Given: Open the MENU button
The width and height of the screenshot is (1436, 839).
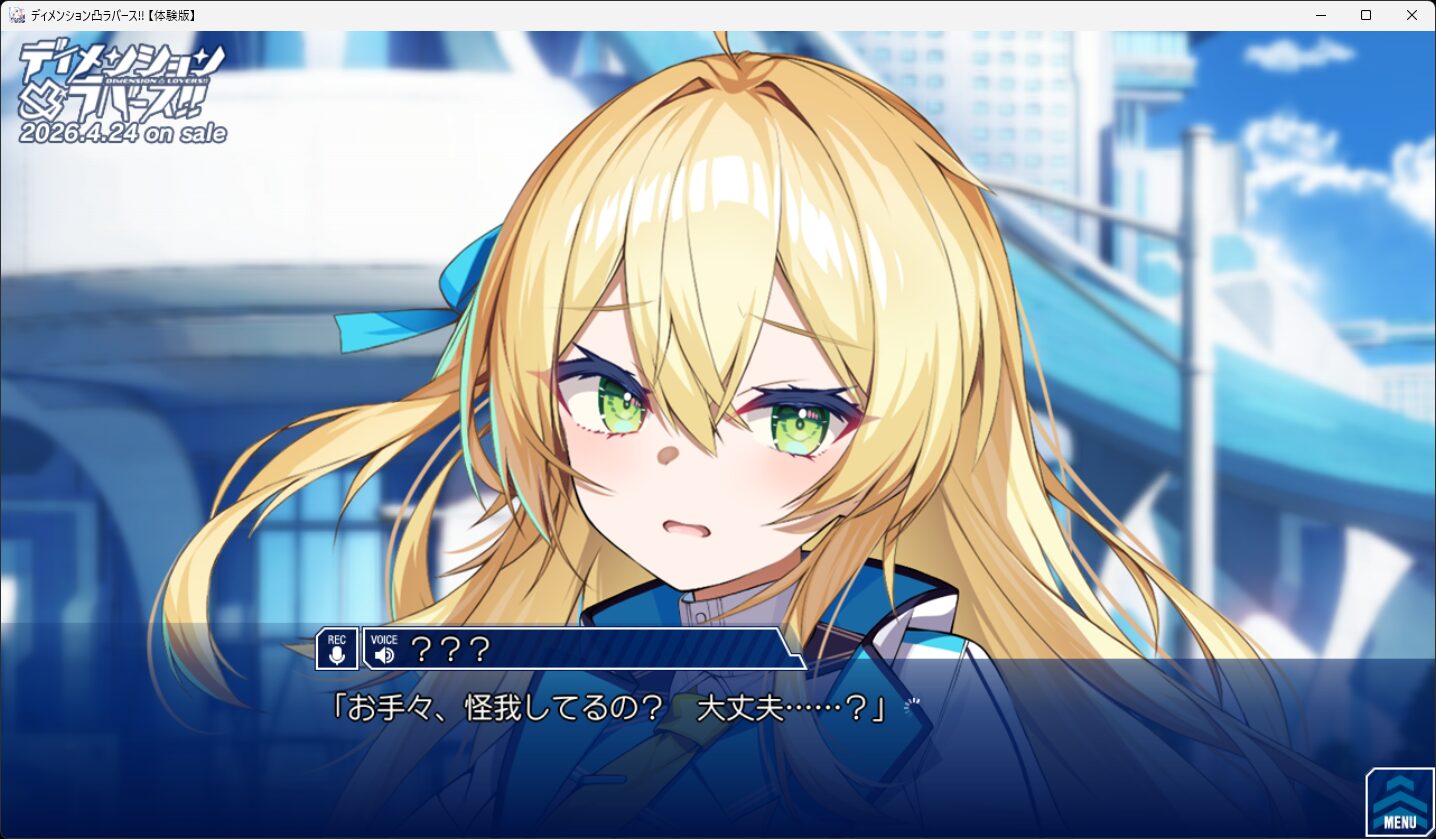Looking at the screenshot, I should pyautogui.click(x=1399, y=803).
